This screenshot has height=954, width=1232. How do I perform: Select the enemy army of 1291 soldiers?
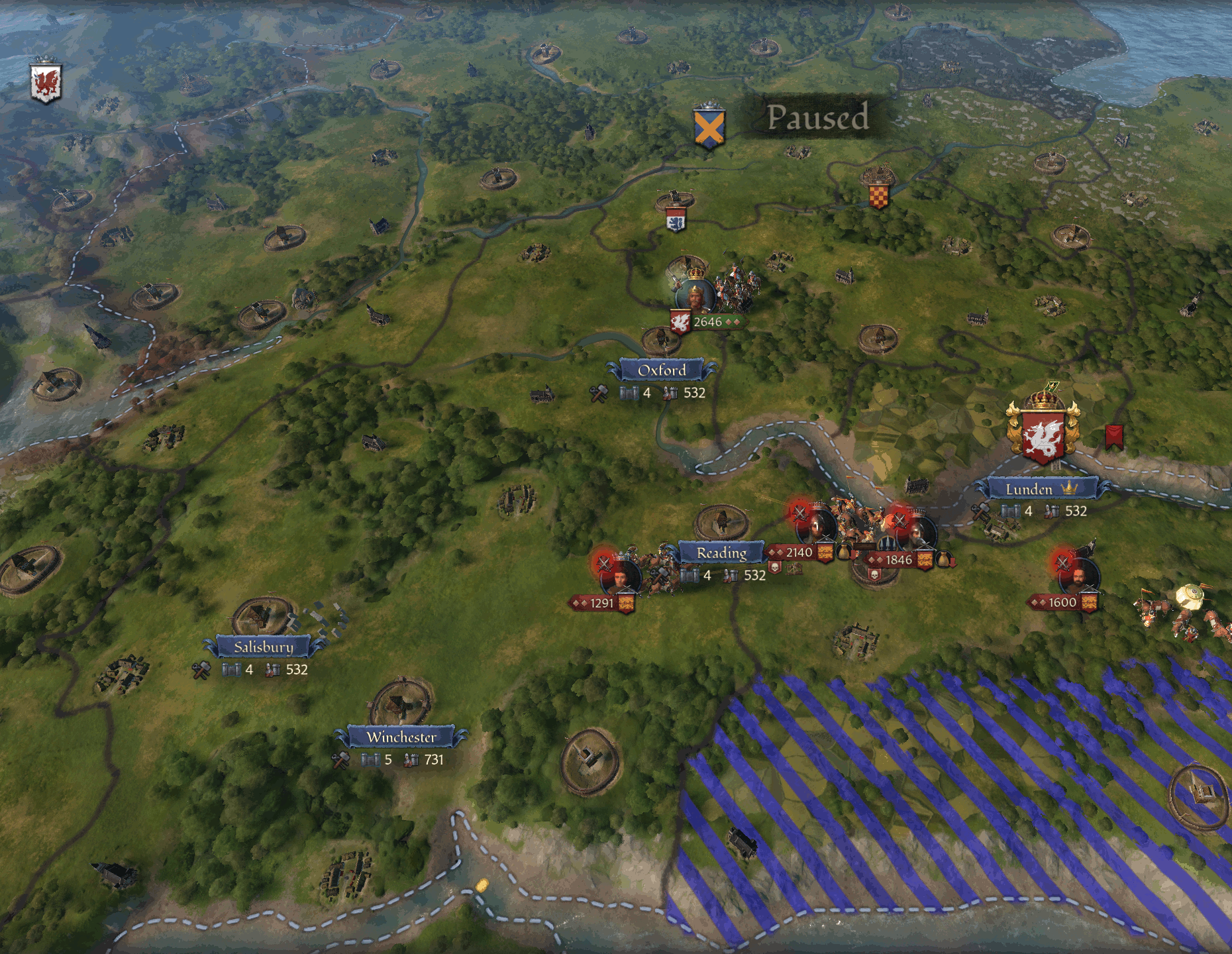(x=601, y=603)
